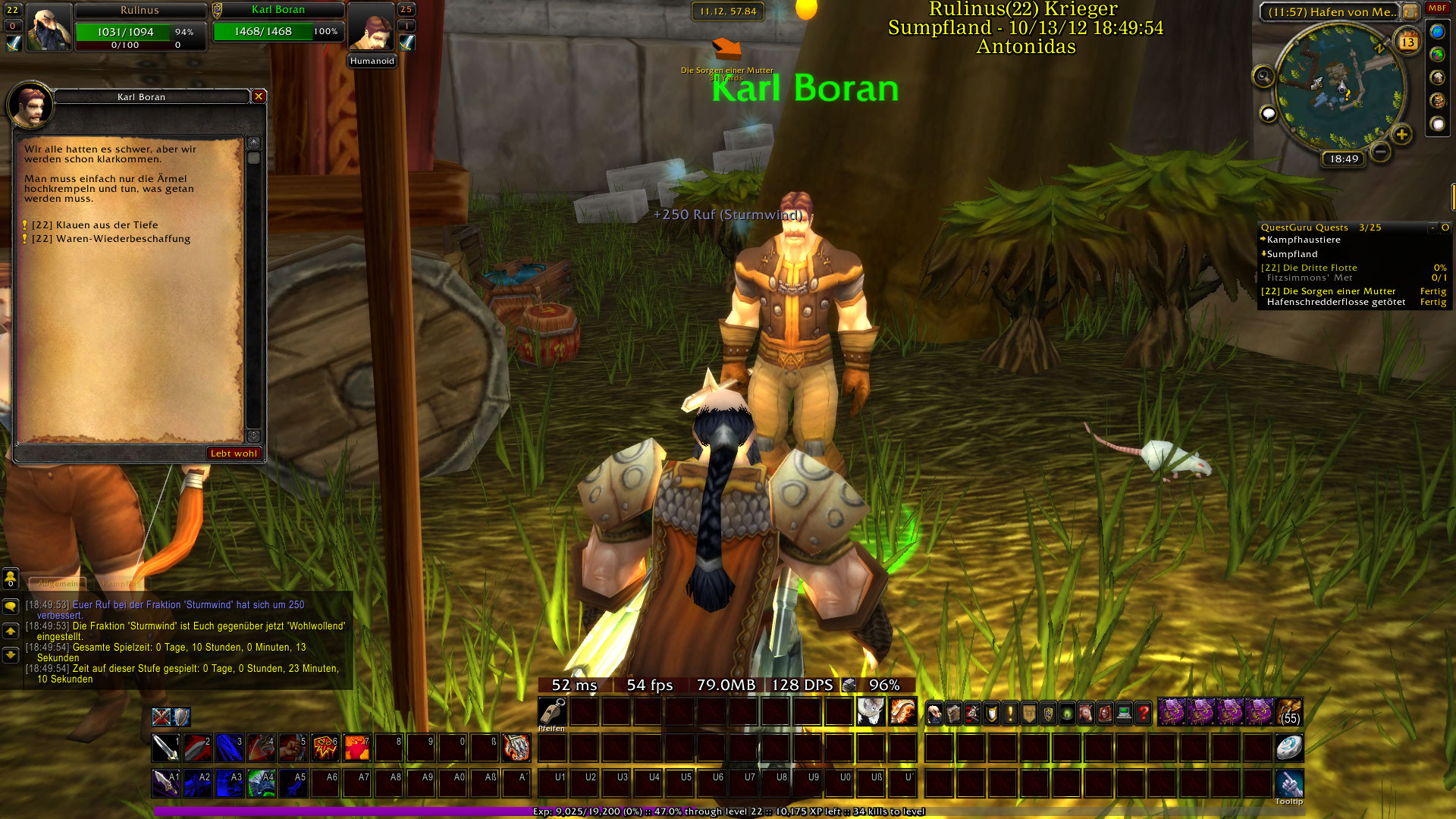Open the backpack bag showing 55

pos(1289,713)
